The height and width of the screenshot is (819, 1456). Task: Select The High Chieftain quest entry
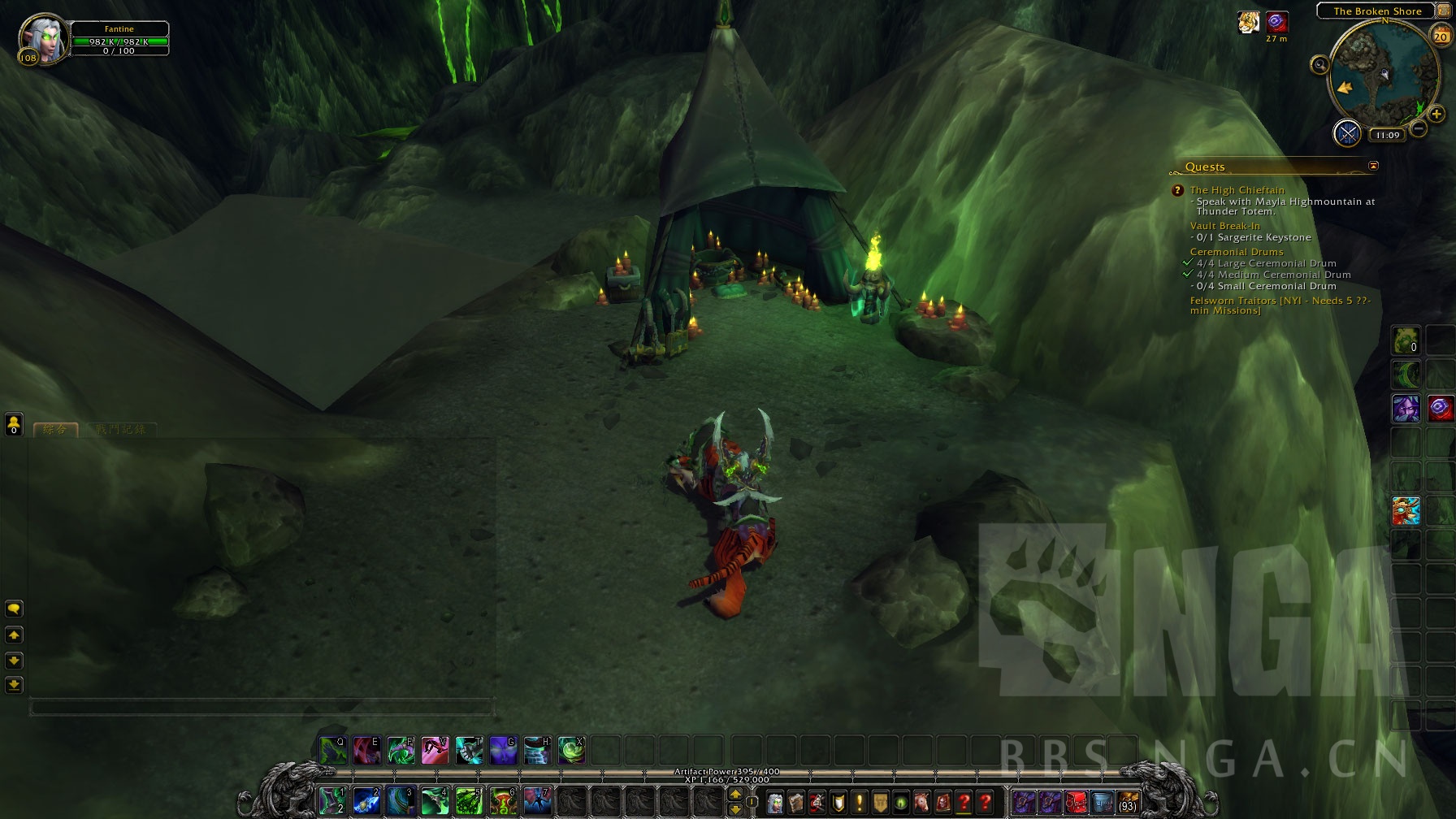pyautogui.click(x=1237, y=190)
